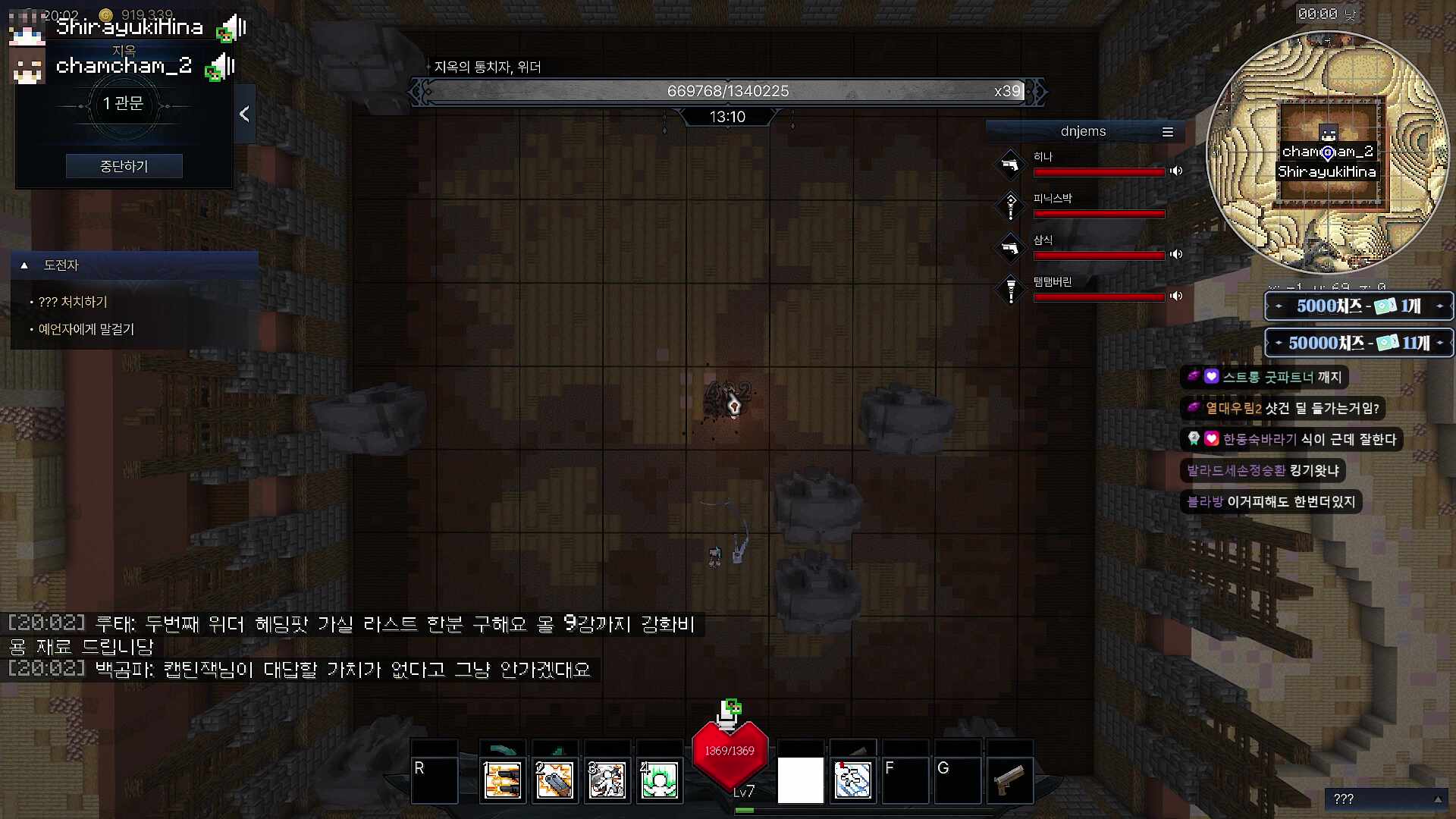Click the boss health bar of 위더
1456x819 pixels.
pos(726,90)
